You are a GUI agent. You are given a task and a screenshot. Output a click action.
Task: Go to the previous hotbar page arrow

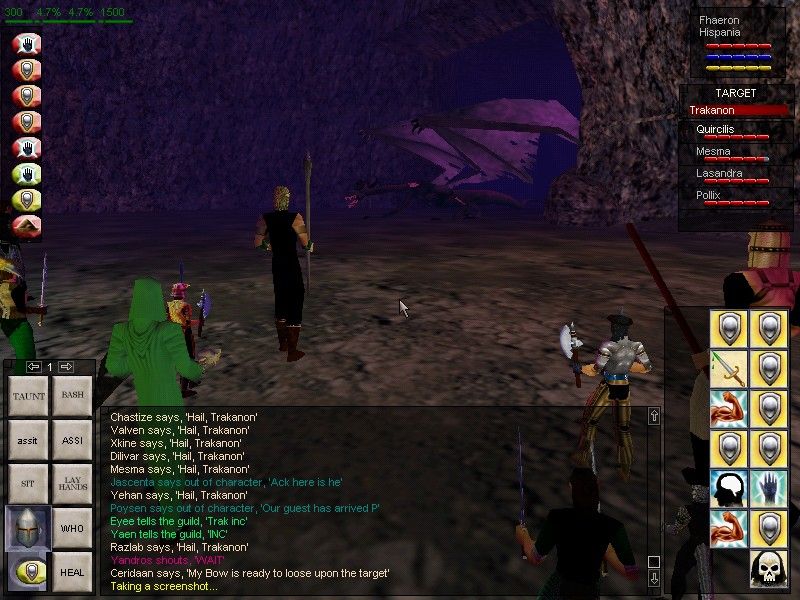coord(33,367)
